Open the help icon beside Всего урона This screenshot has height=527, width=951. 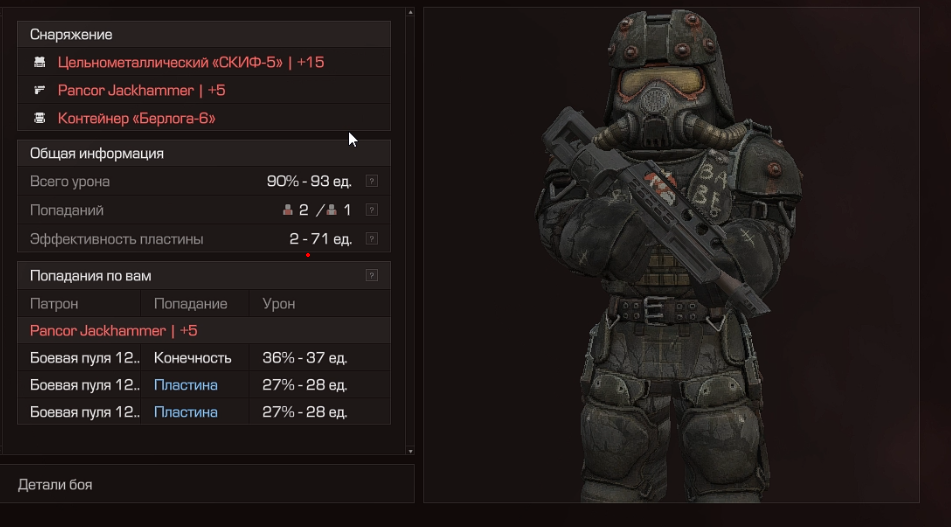pyautogui.click(x=372, y=182)
